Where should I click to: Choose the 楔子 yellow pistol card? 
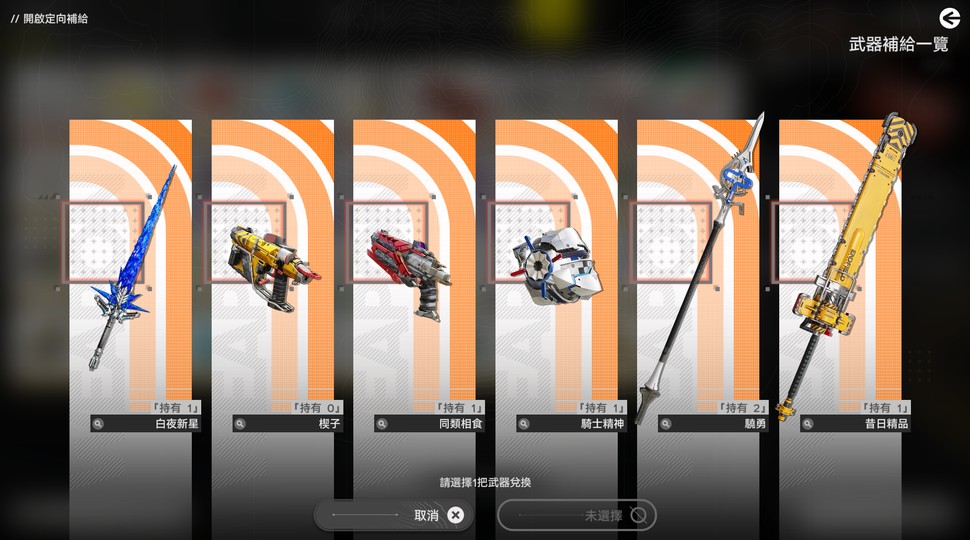pos(272,270)
